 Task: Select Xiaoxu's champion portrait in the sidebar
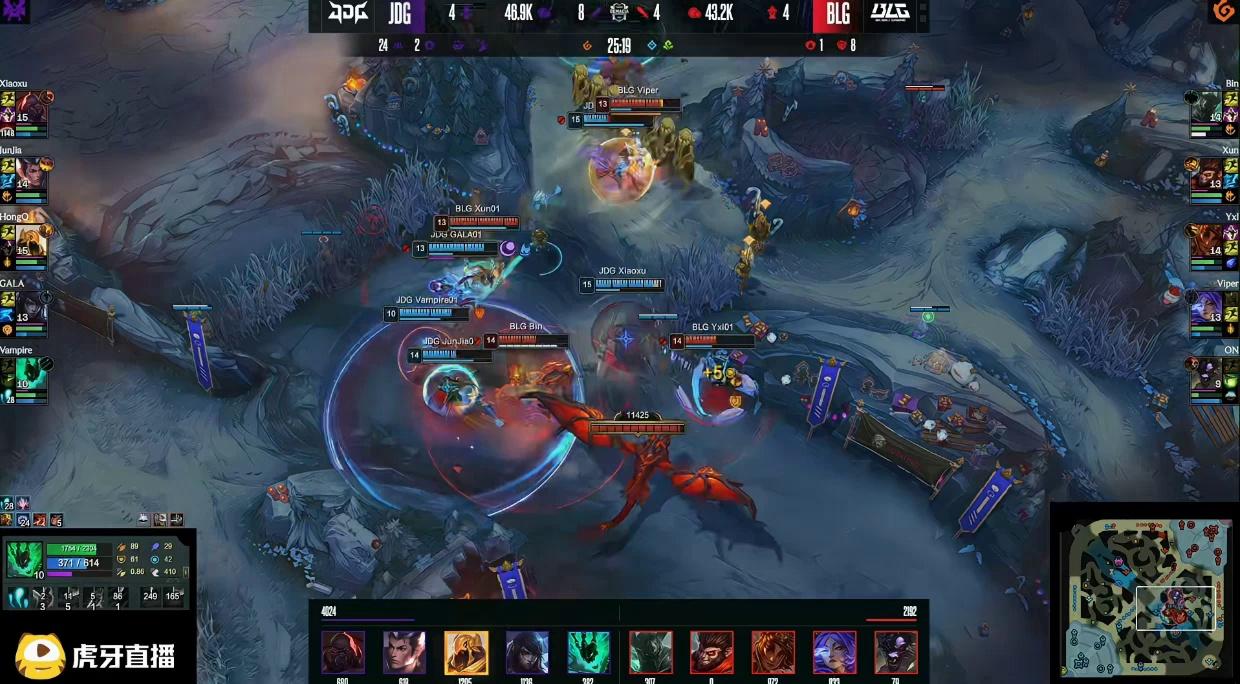31,108
